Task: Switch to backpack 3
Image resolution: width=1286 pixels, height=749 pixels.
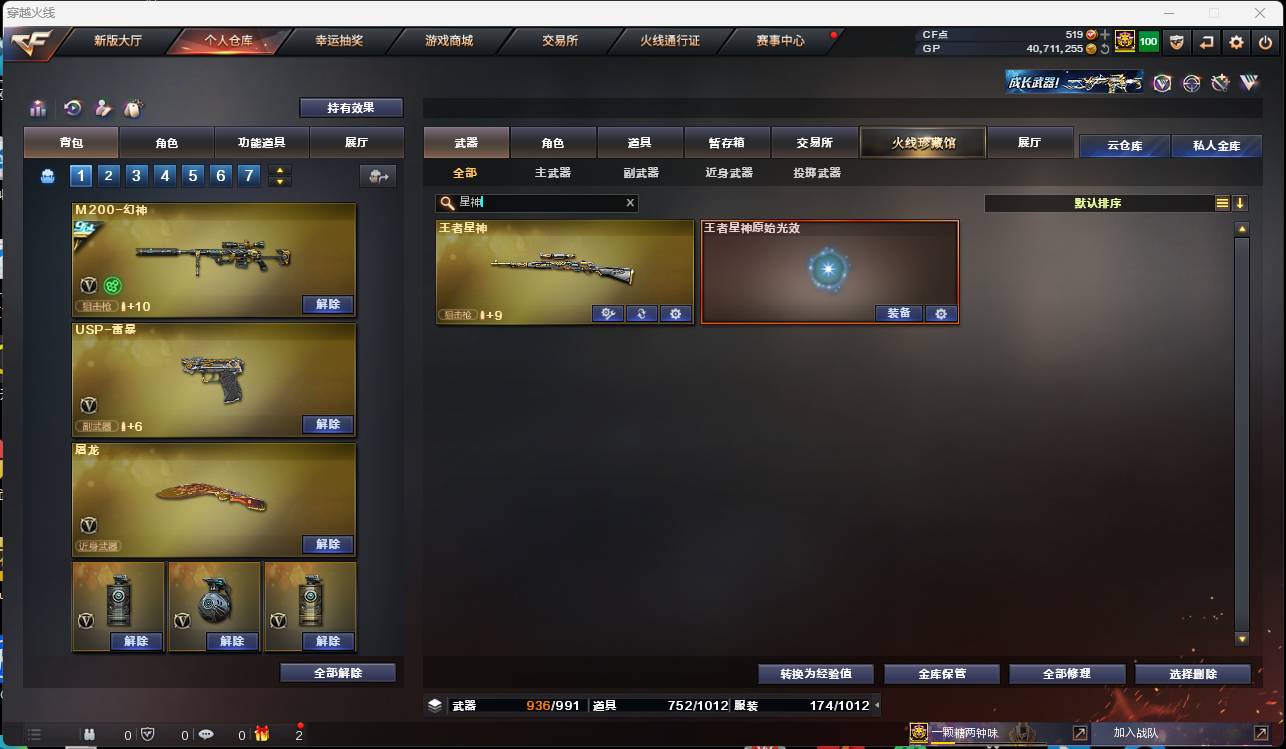Action: coord(137,175)
